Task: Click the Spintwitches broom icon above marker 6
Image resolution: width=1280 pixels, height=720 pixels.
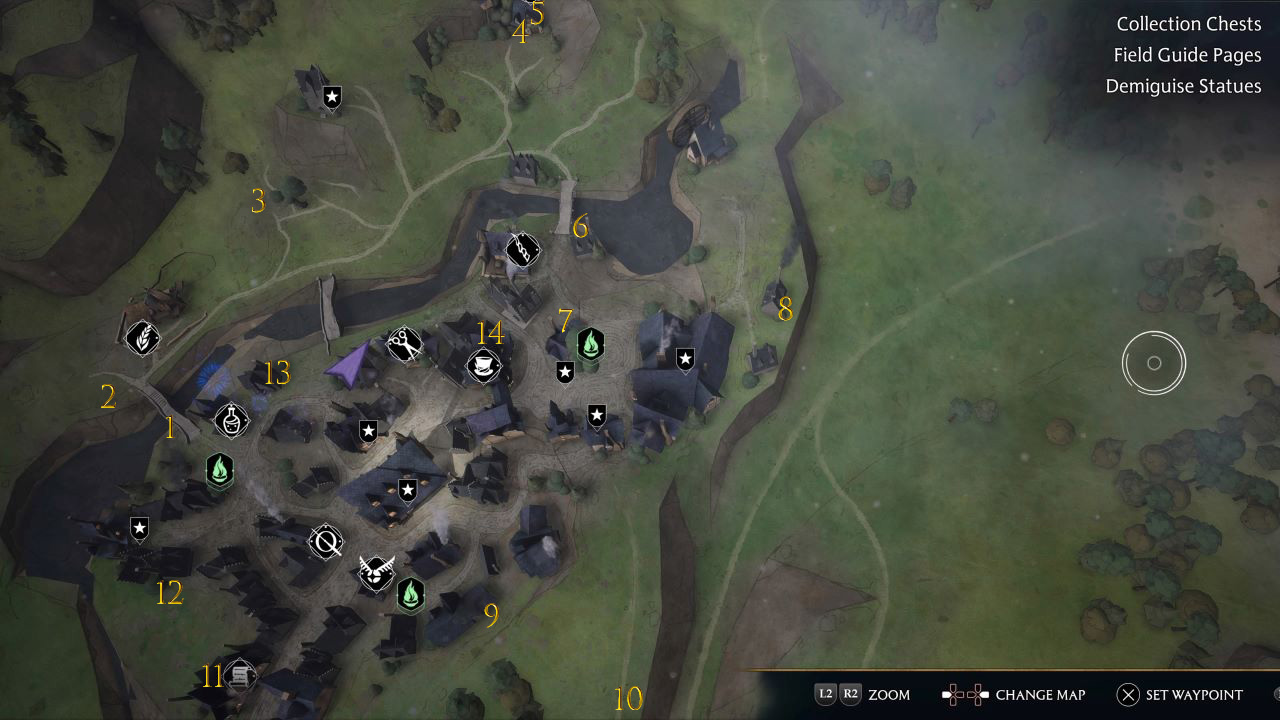Action: click(522, 251)
